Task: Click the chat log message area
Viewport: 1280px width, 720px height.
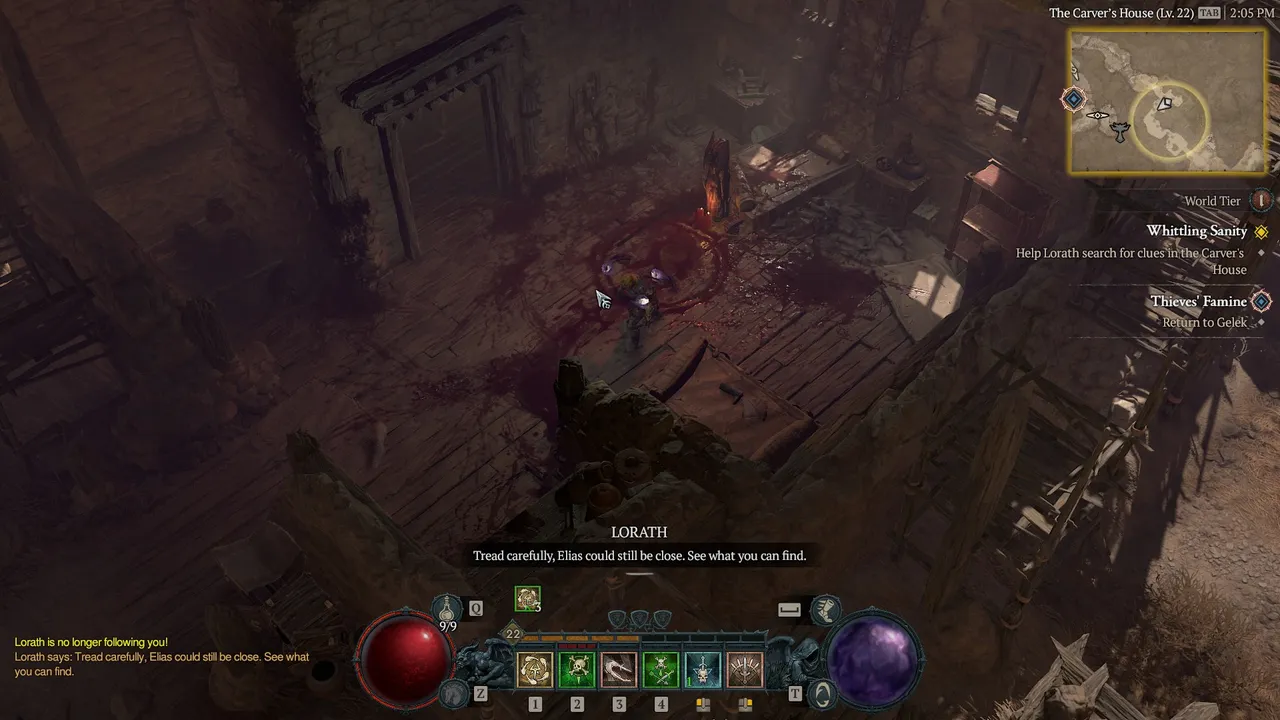Action: pos(160,657)
